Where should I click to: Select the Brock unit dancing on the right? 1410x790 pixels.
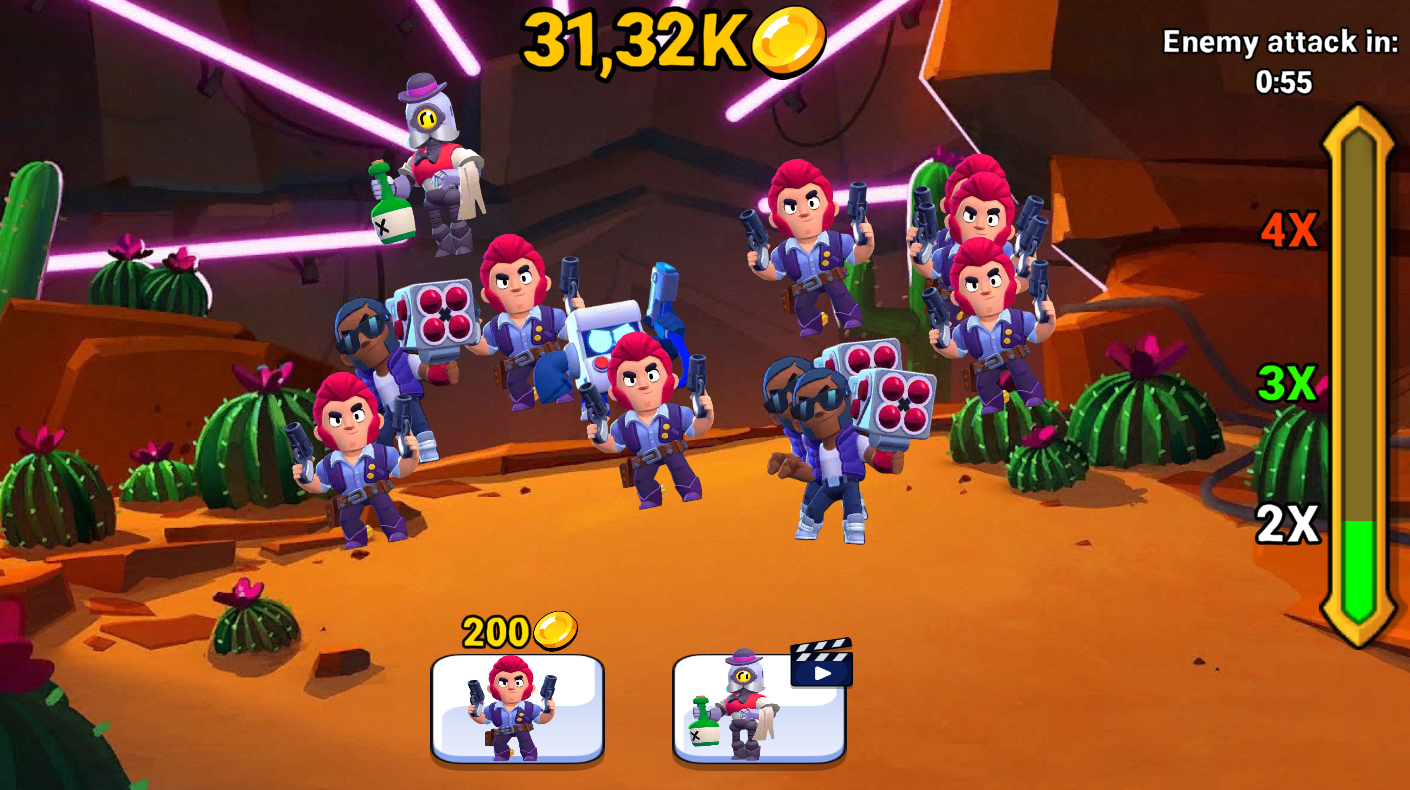(820, 450)
